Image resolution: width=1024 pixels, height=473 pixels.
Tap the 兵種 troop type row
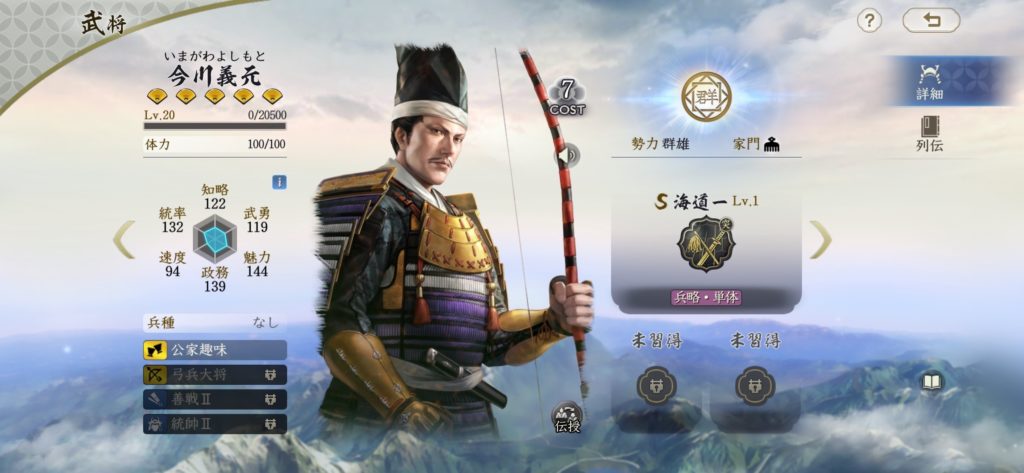[x=214, y=323]
